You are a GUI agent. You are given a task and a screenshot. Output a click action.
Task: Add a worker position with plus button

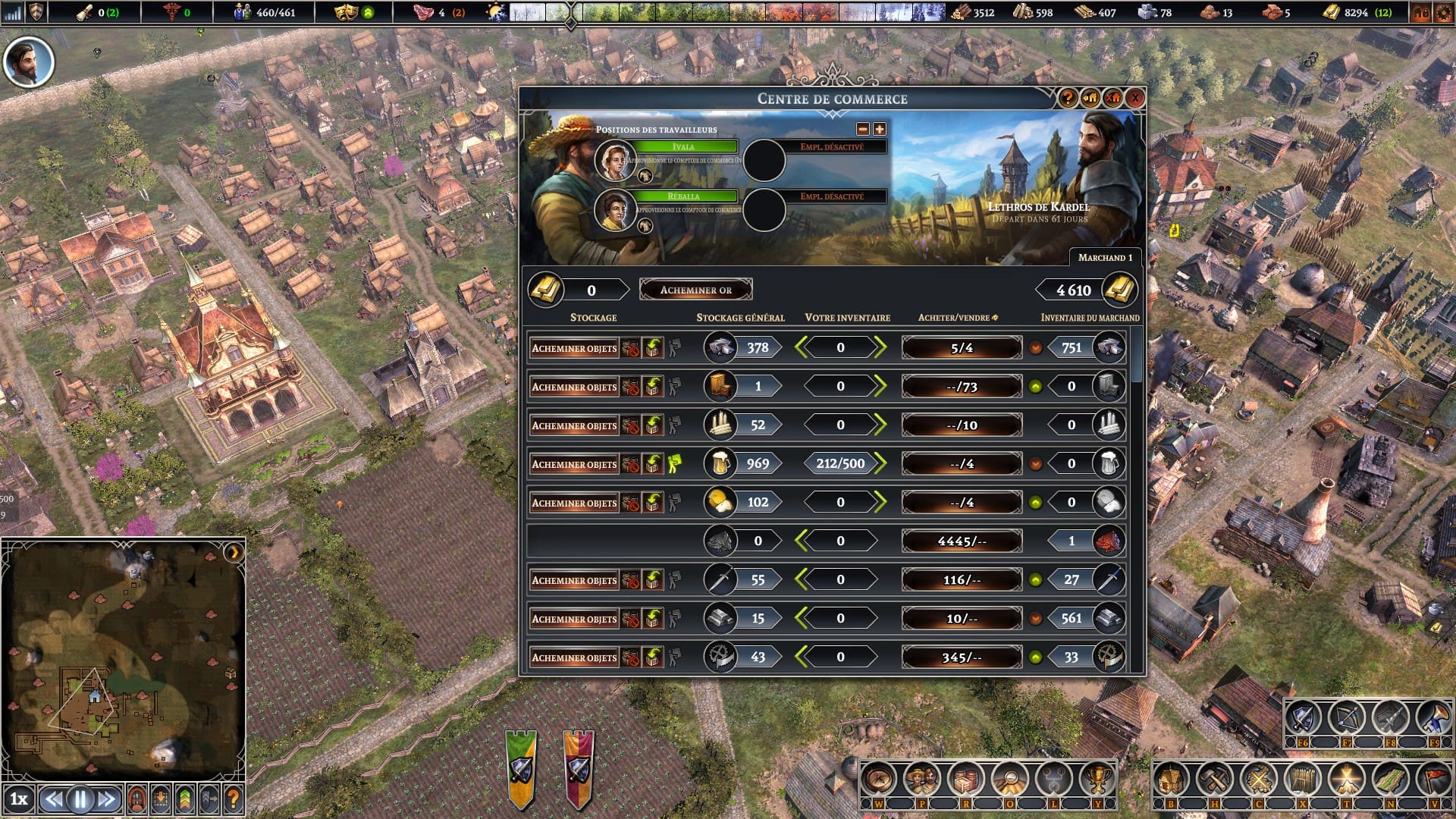pos(880,130)
